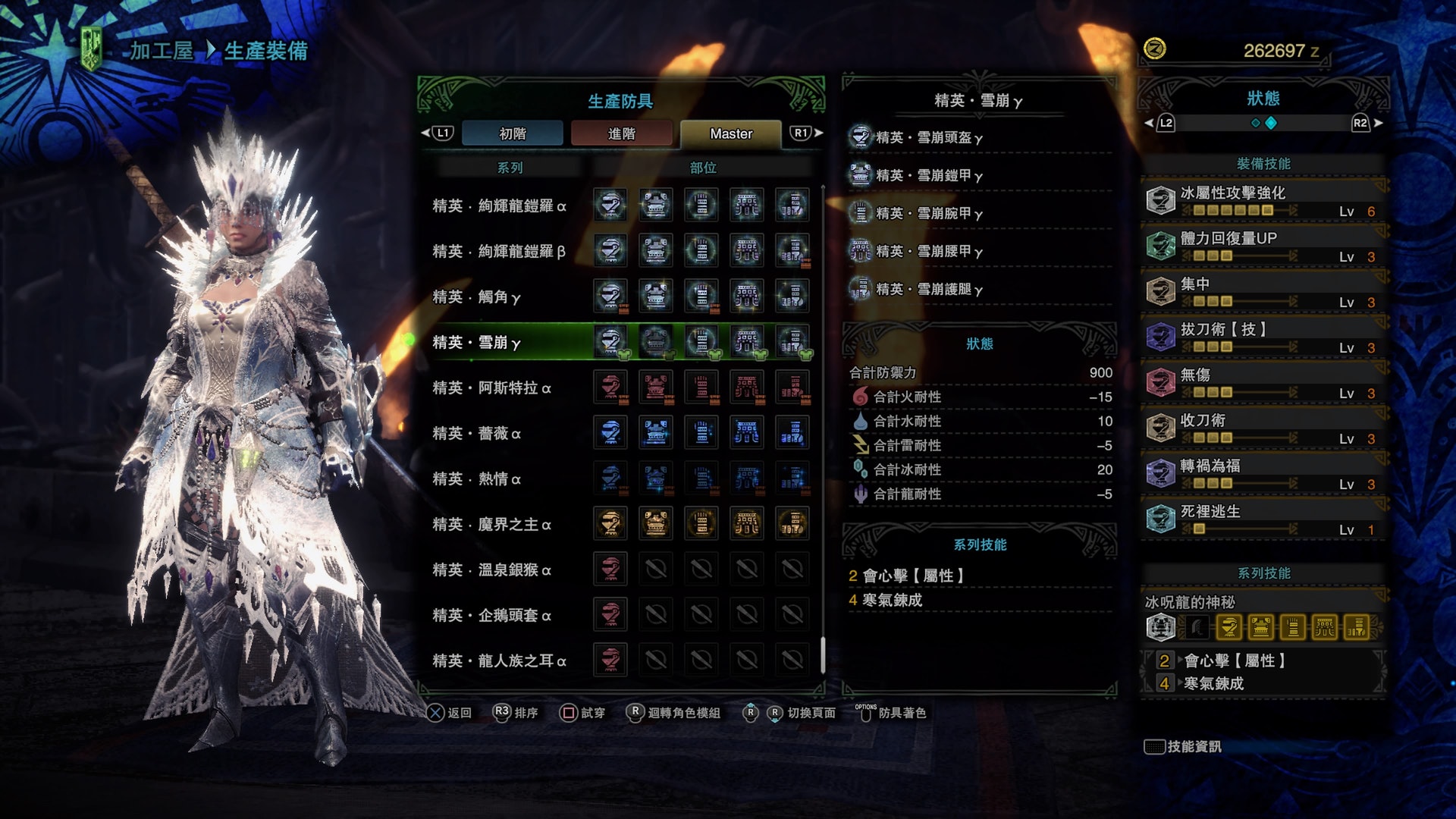The height and width of the screenshot is (819, 1456).
Task: Choose the 精英・薔薇α armor series
Action: 476,433
